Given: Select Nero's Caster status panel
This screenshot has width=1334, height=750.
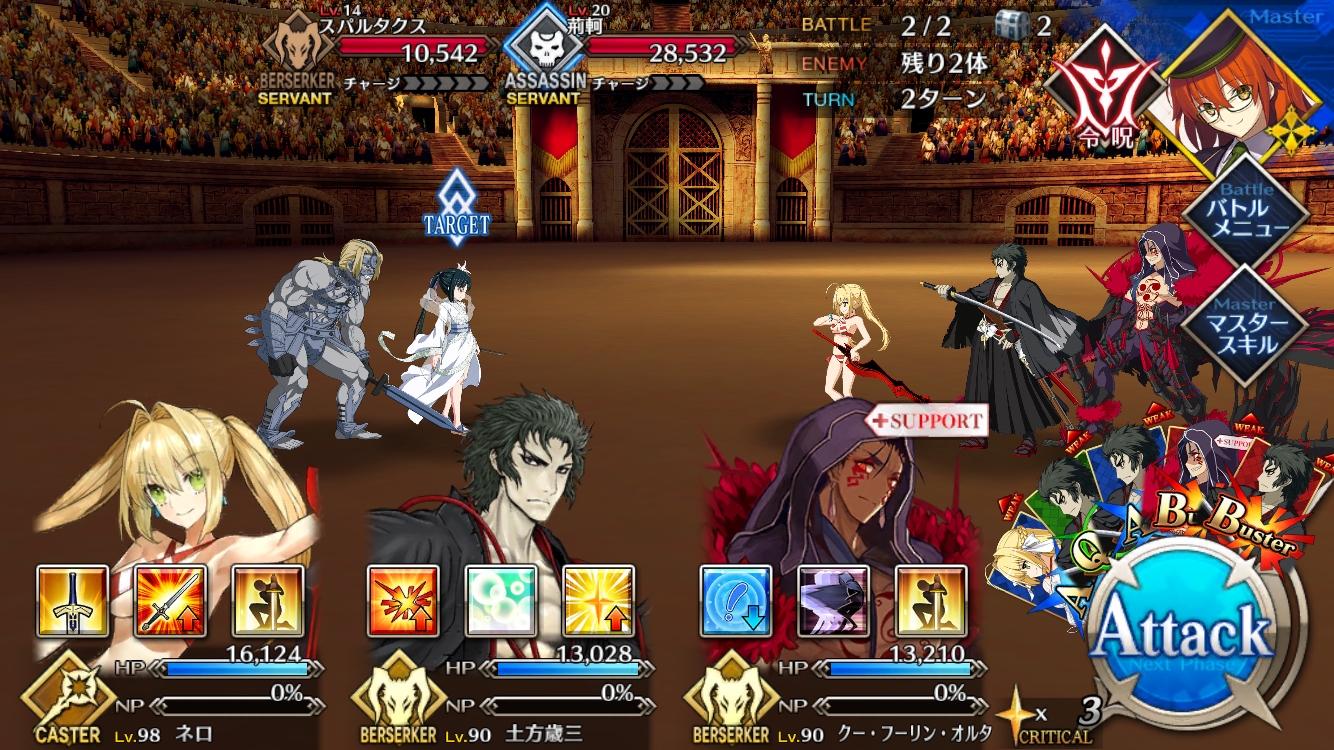Looking at the screenshot, I should coord(175,695).
